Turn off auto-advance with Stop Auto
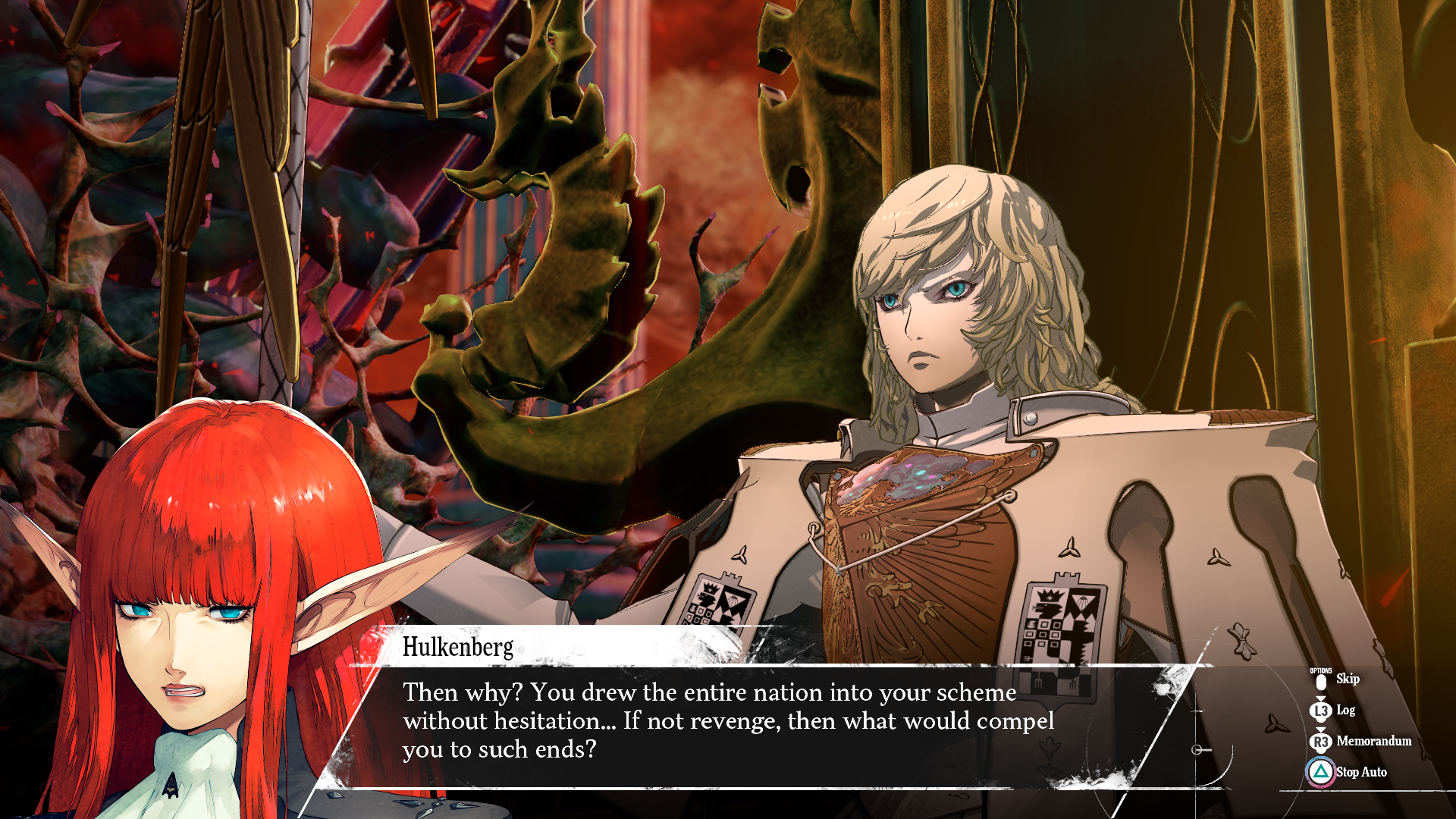The image size is (1456, 819). point(1360,772)
